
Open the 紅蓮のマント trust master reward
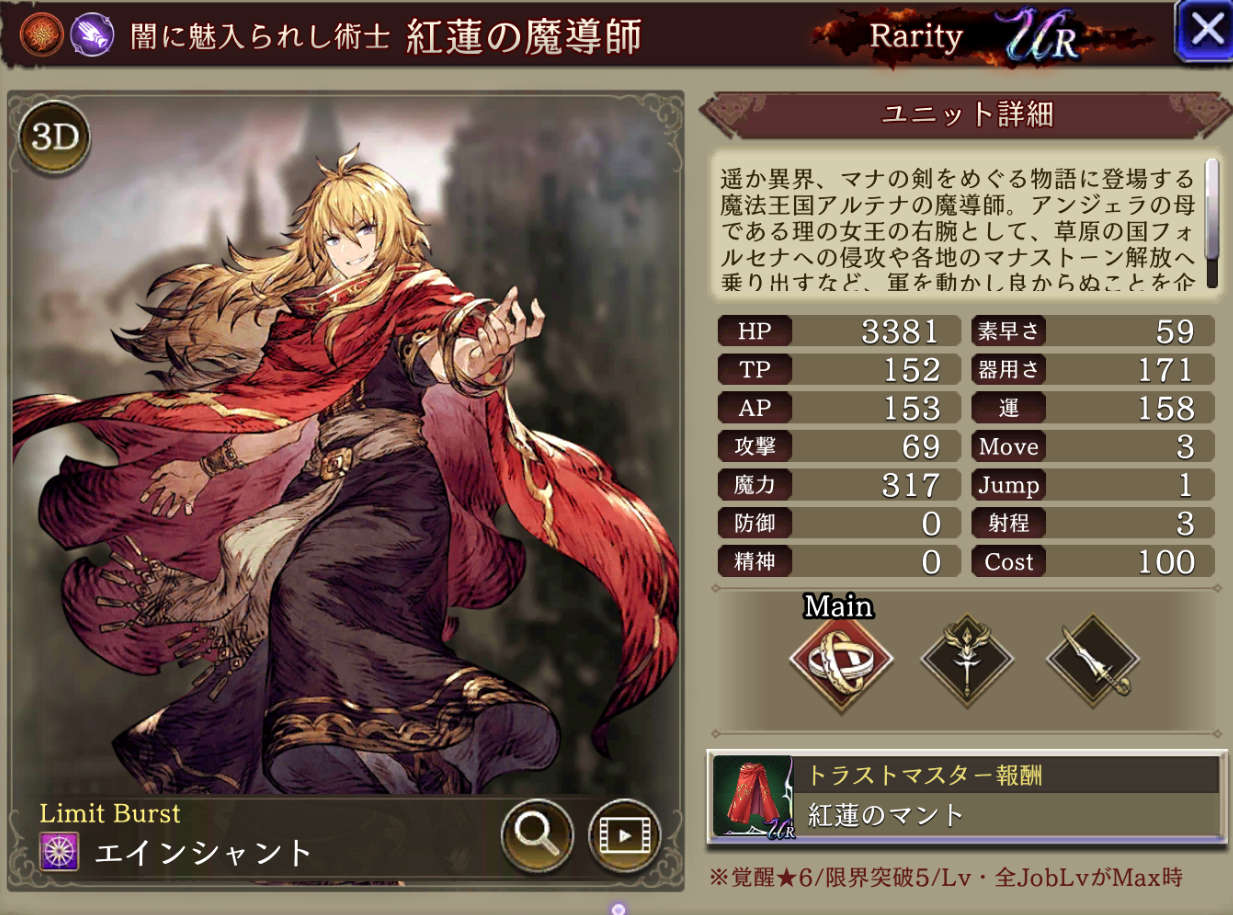(966, 796)
